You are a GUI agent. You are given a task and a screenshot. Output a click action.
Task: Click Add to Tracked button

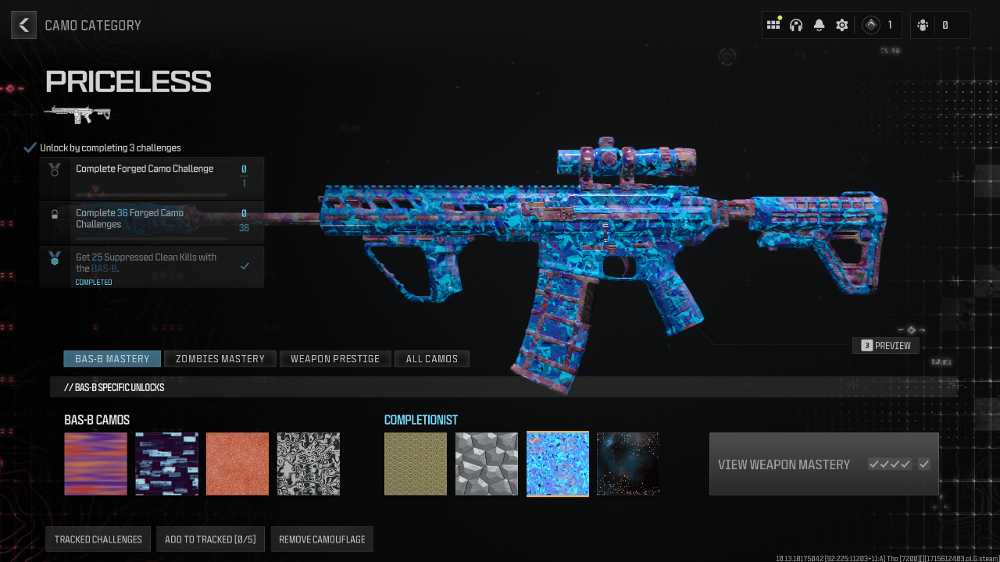210,539
